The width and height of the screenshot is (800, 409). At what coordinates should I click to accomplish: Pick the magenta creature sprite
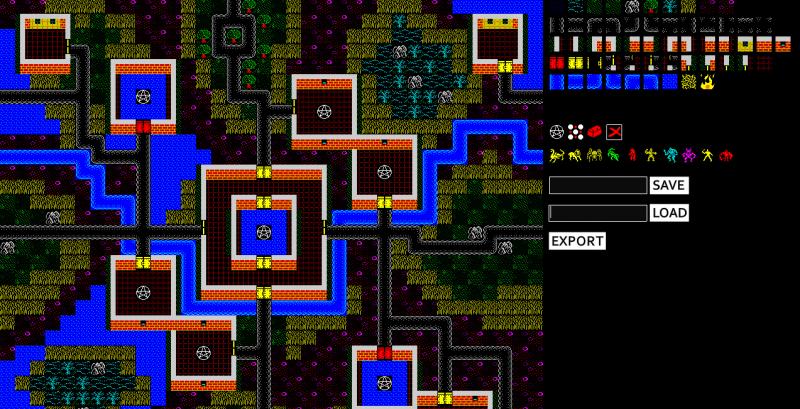690,156
